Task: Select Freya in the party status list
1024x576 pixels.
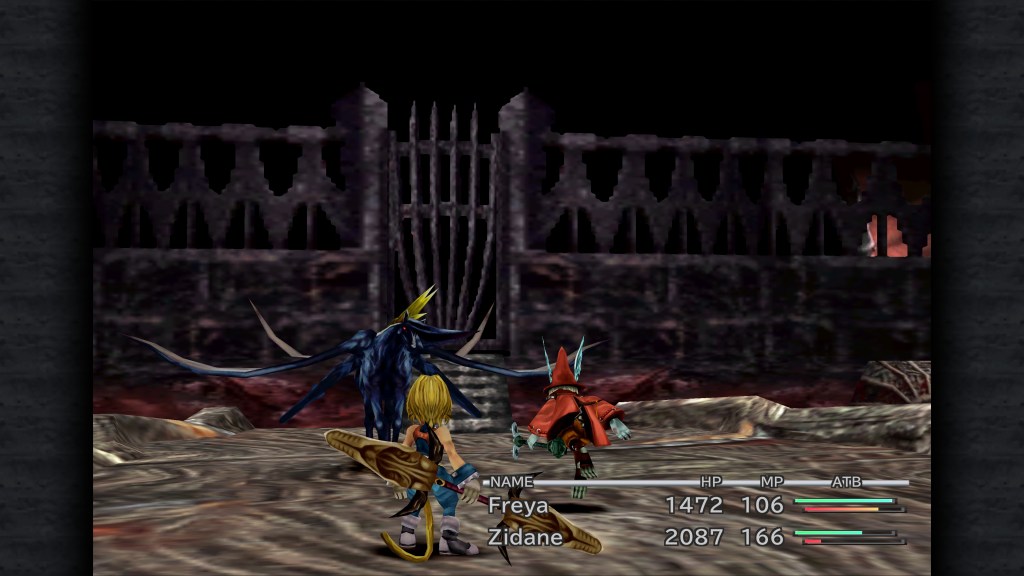Action: pos(518,506)
